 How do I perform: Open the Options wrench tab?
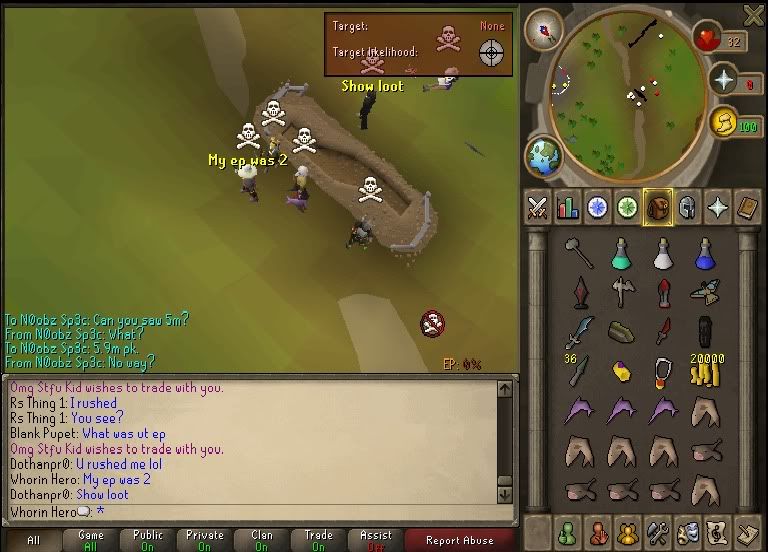point(656,531)
